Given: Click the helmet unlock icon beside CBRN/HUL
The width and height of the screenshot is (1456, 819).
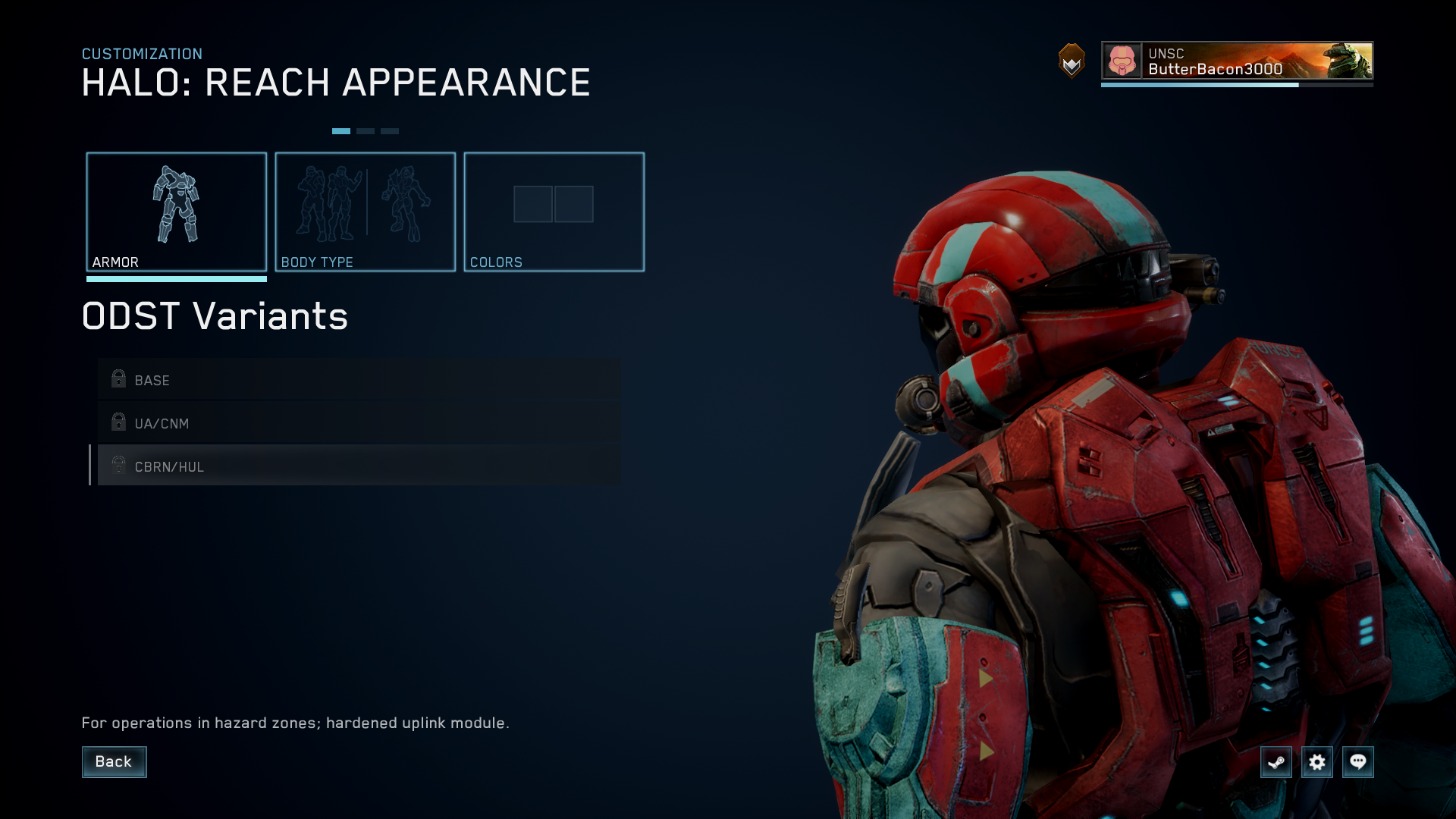Looking at the screenshot, I should tap(118, 466).
